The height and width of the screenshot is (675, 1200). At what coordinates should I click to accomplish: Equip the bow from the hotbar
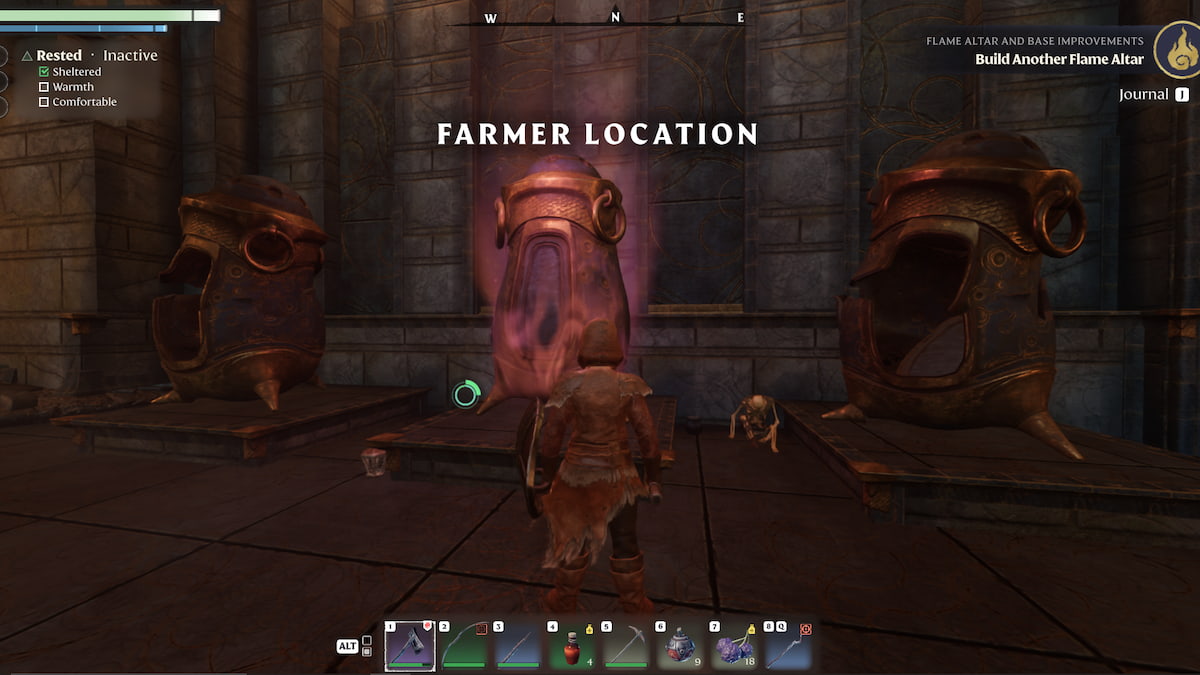464,646
